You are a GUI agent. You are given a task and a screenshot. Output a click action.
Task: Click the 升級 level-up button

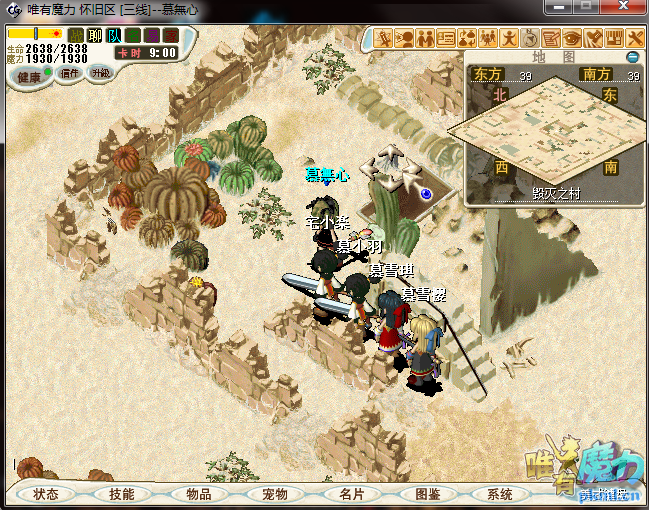(100, 73)
